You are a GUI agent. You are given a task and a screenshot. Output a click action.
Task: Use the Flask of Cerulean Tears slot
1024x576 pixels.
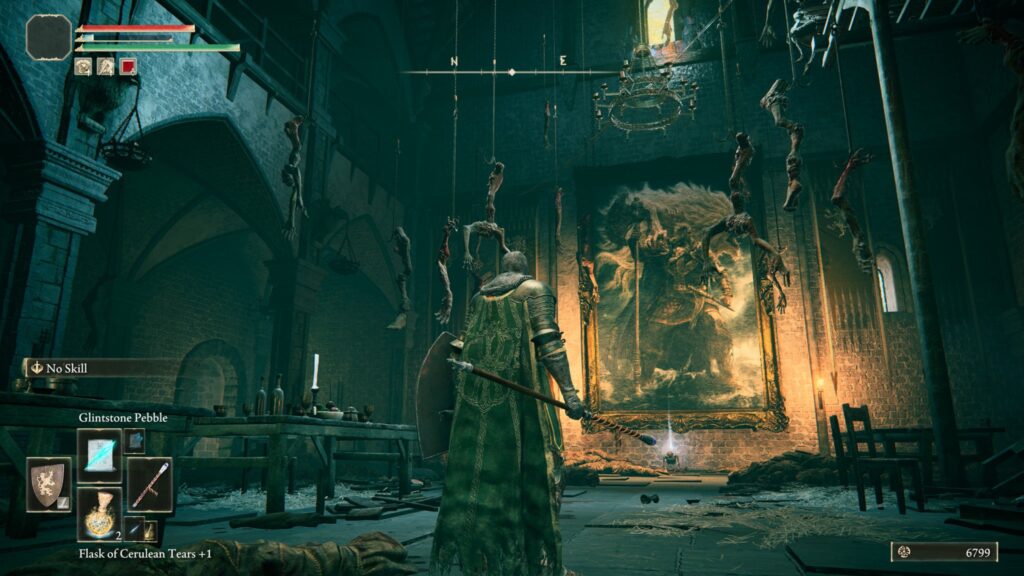pyautogui.click(x=99, y=515)
